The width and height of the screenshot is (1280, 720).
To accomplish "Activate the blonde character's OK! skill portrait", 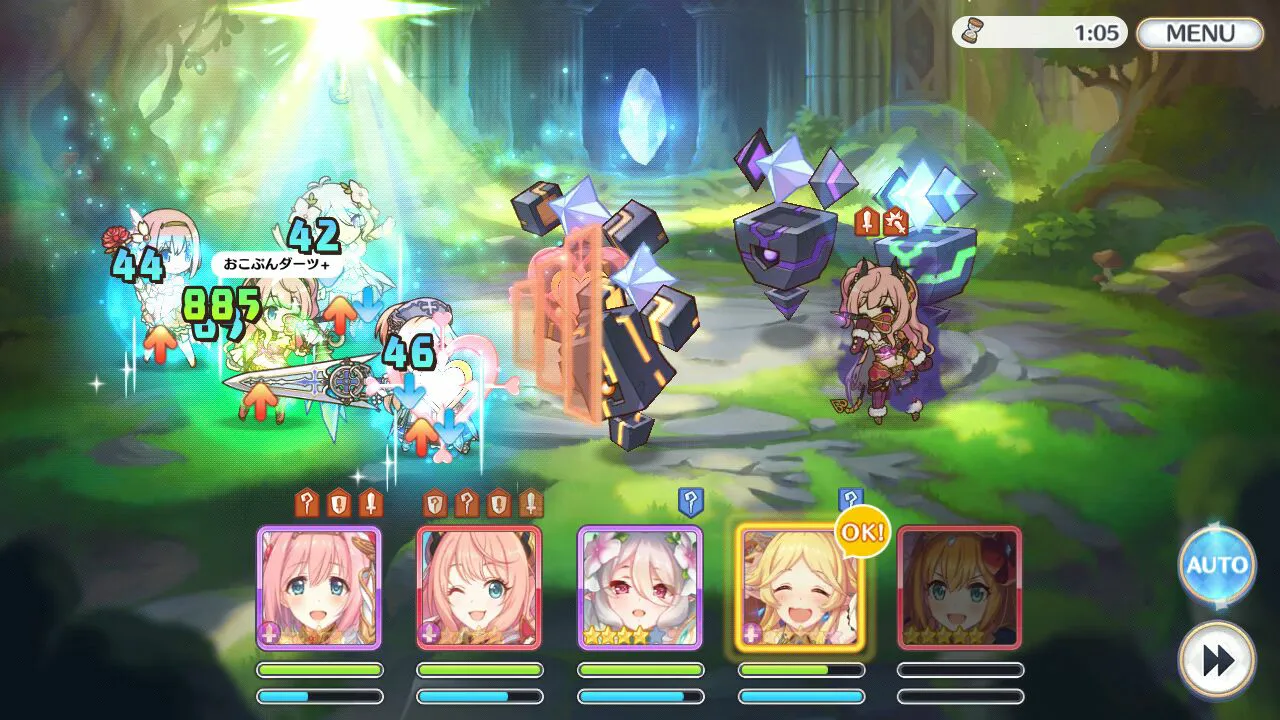I will click(800, 588).
